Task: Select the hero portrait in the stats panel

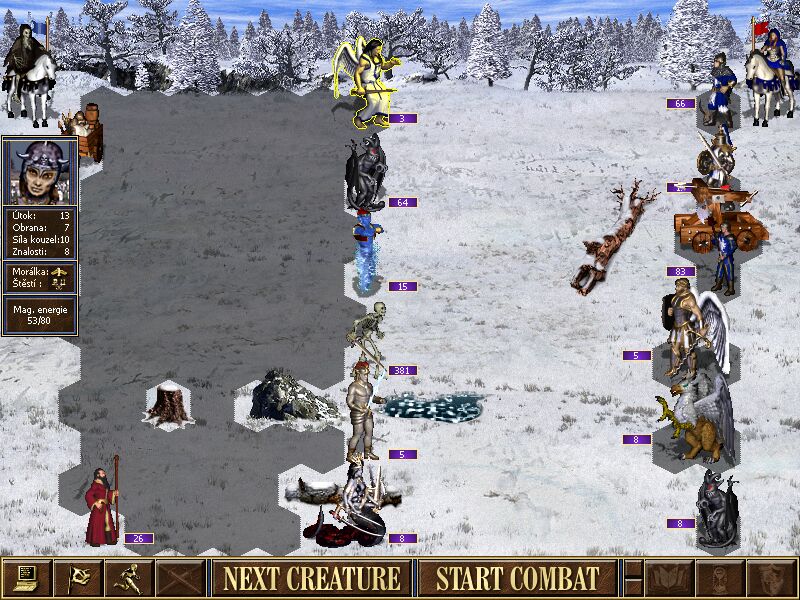Action: 40,171
